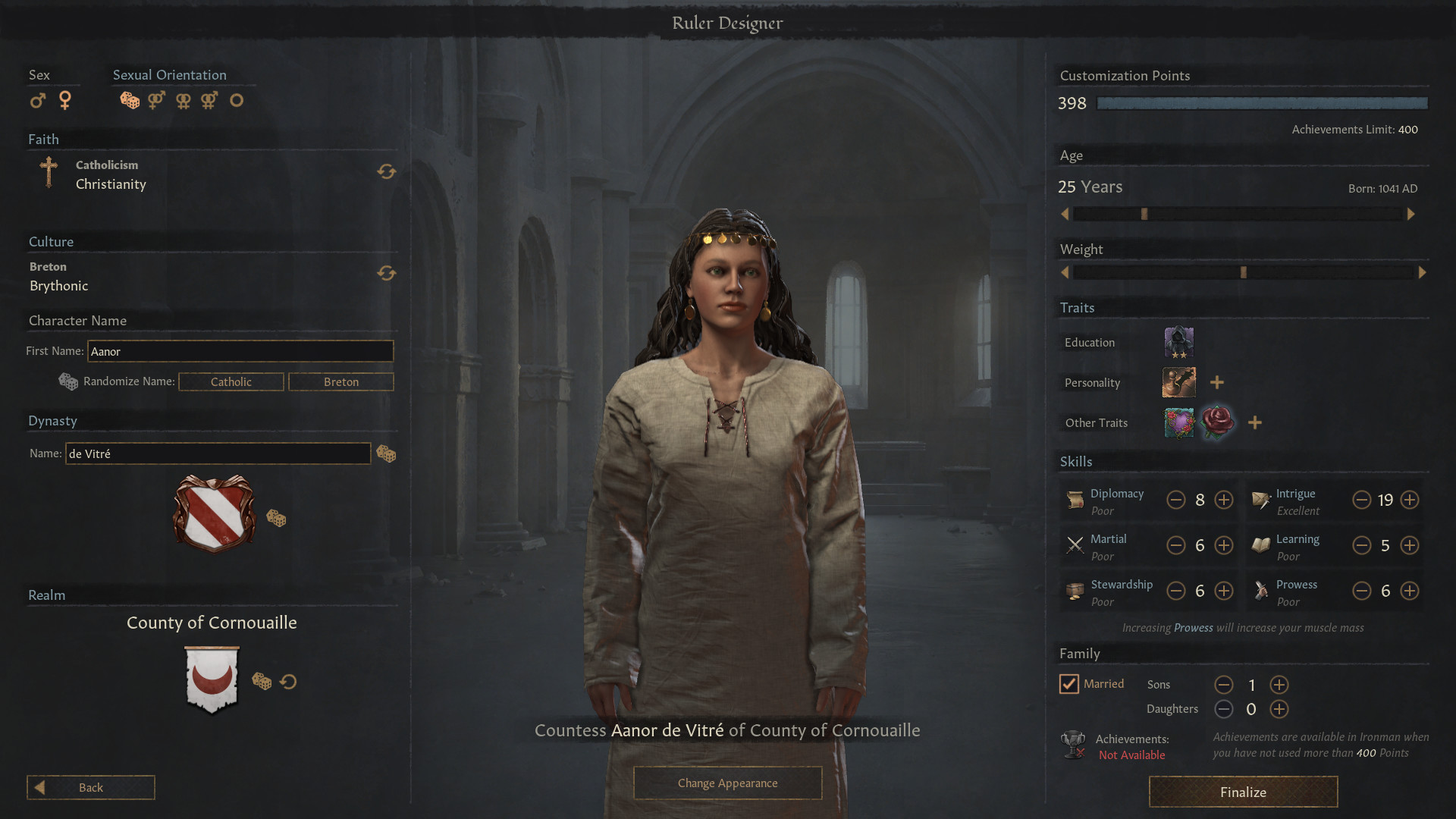Click the Finalize button
The image size is (1456, 819).
tap(1243, 792)
